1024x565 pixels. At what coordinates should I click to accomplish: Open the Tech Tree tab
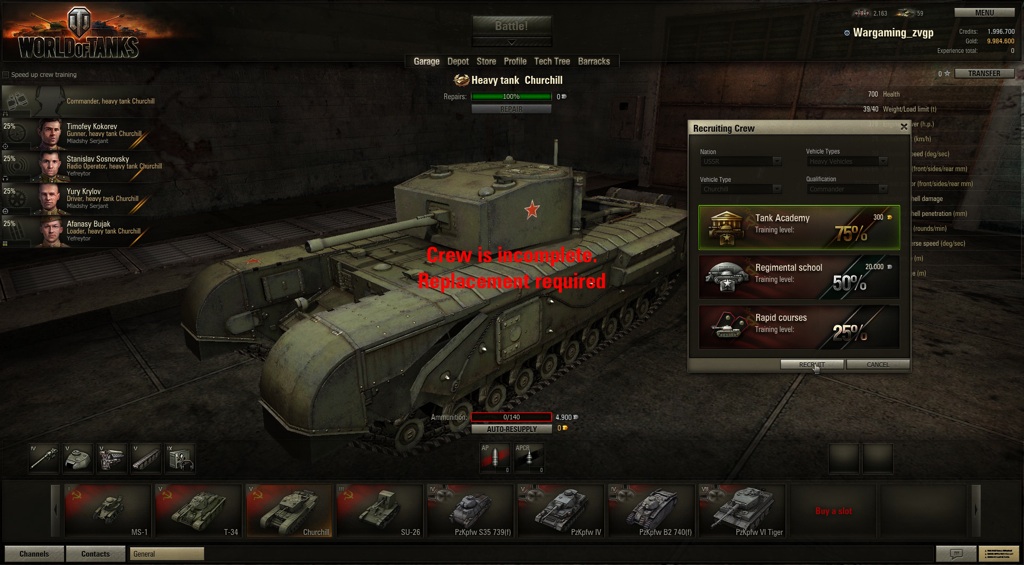tap(552, 61)
